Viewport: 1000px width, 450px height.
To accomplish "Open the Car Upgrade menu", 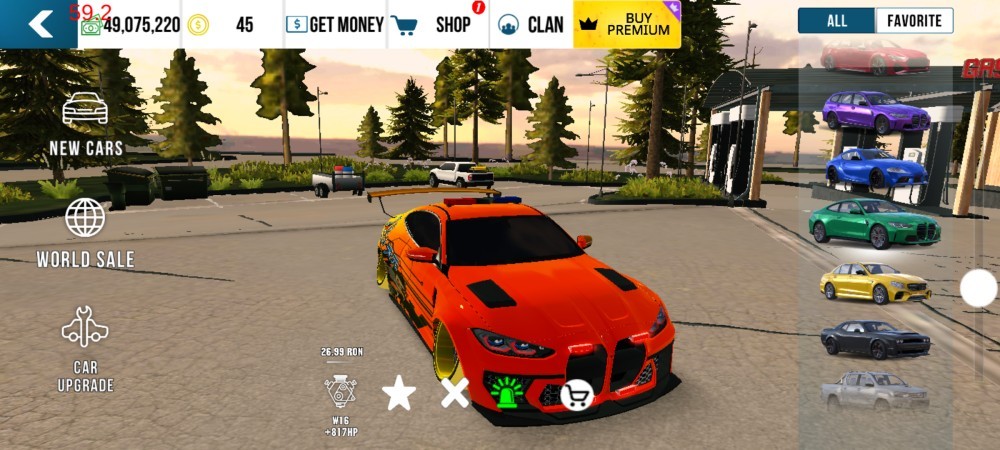I will pos(86,348).
